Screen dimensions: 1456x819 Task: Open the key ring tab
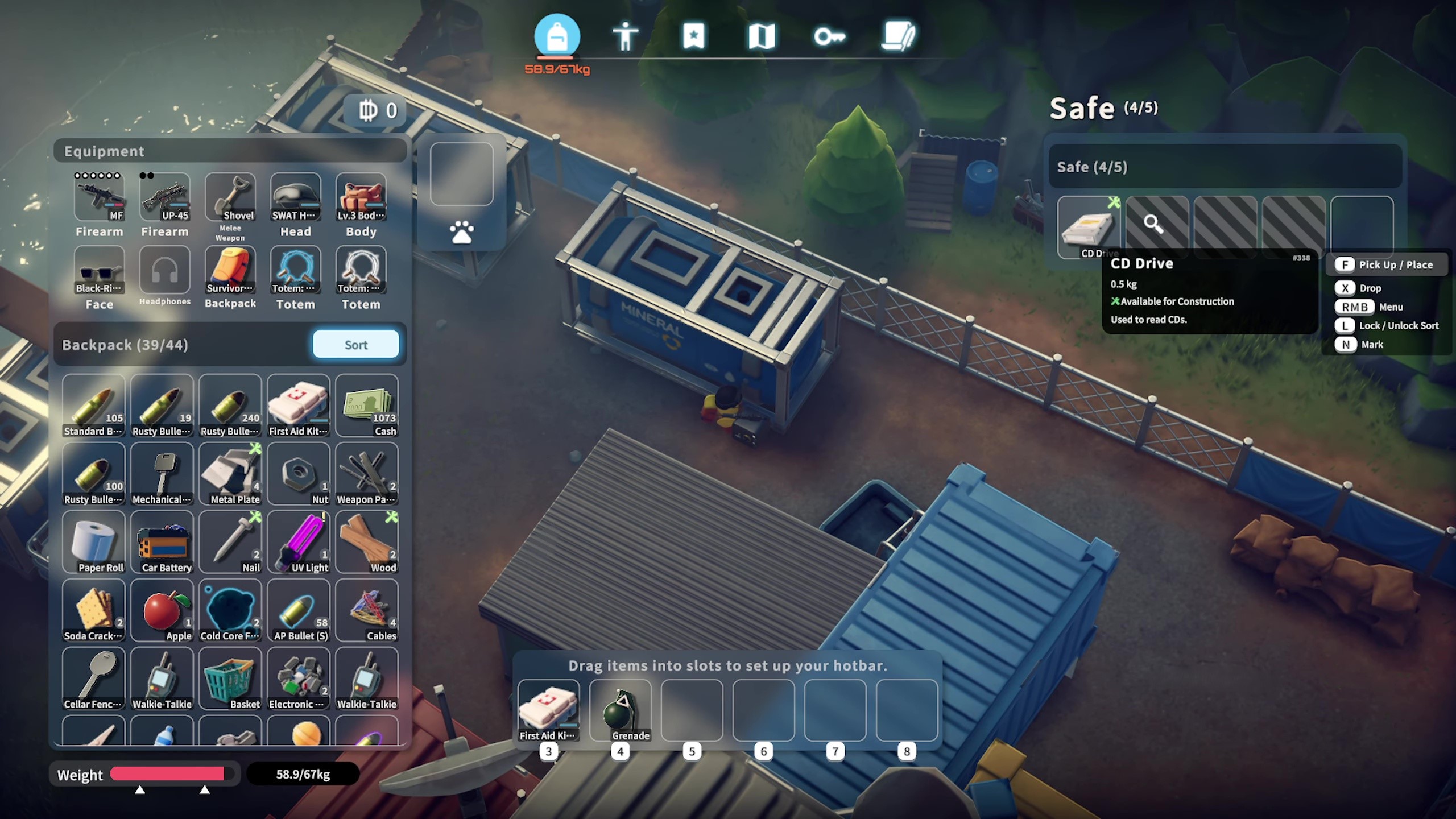click(x=829, y=37)
